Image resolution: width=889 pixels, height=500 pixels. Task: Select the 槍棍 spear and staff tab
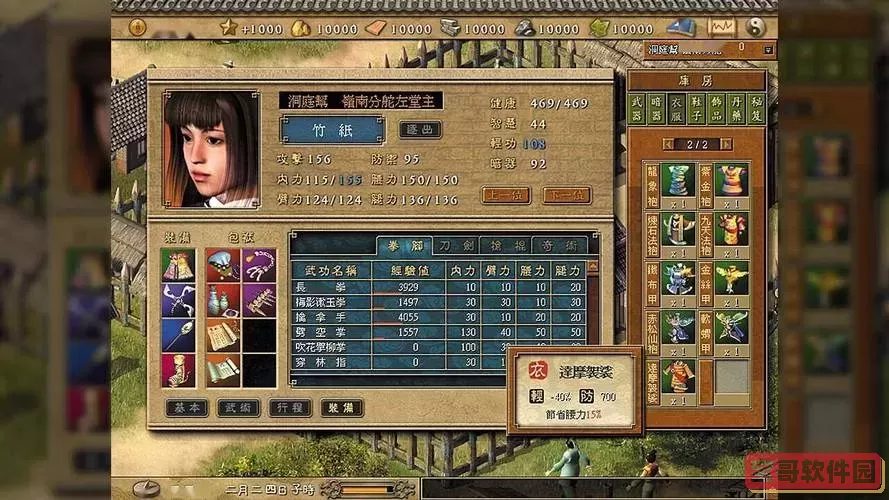click(x=509, y=245)
